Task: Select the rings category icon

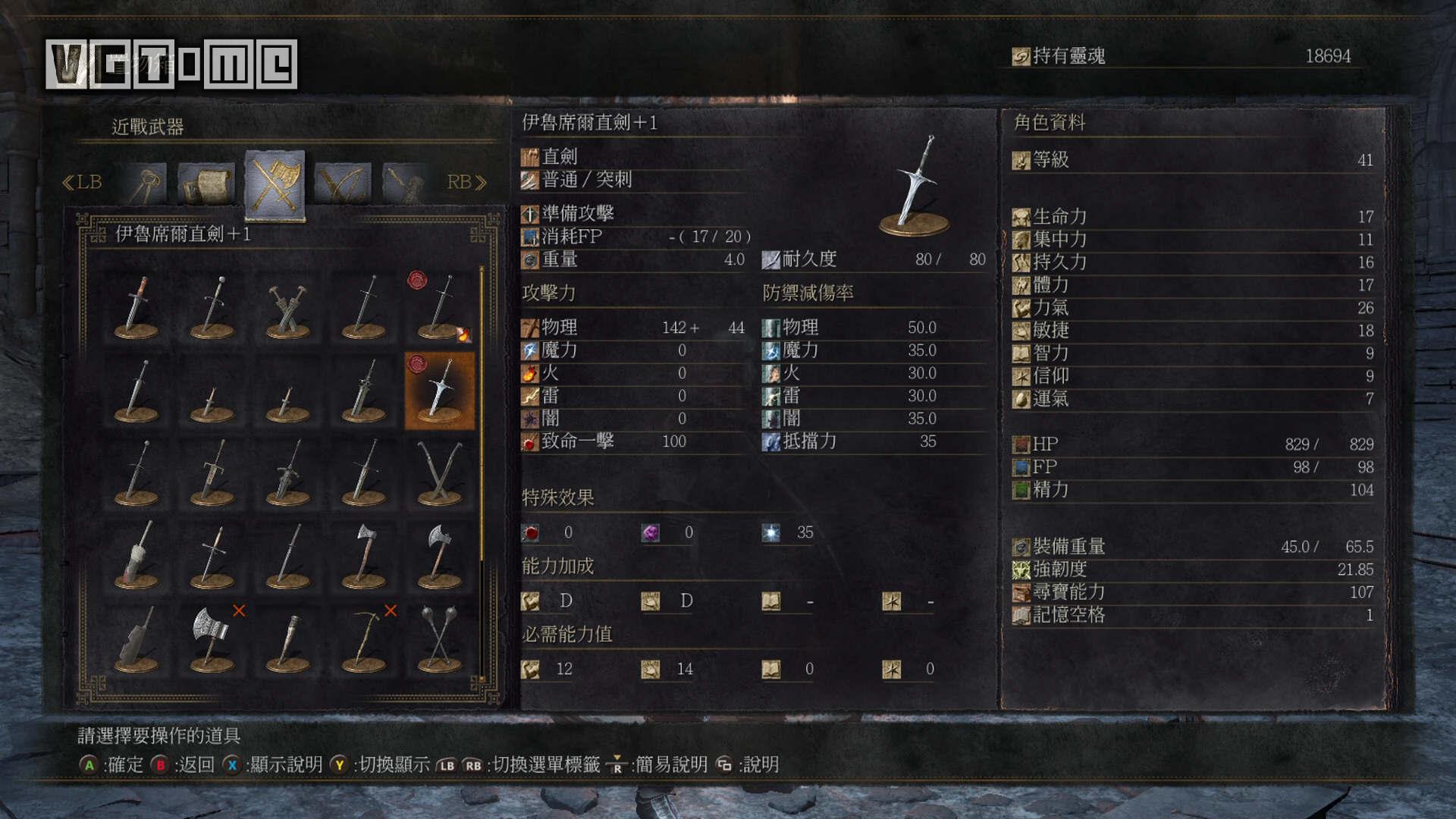Action: point(149,180)
